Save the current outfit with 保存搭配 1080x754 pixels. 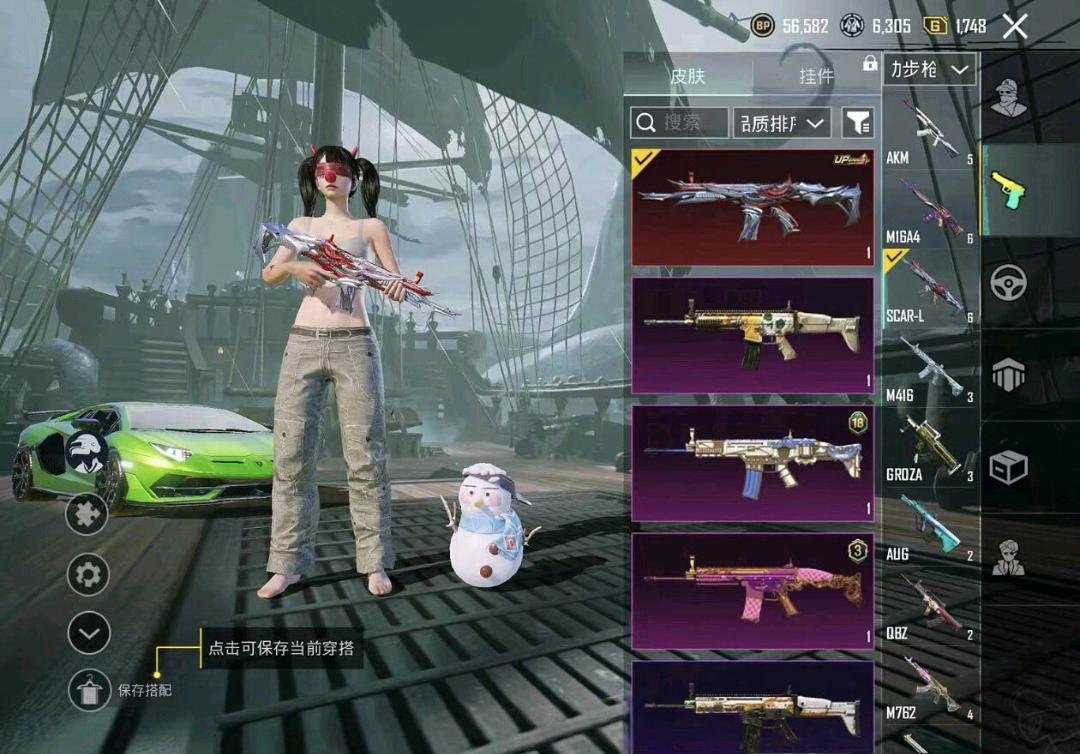coord(89,690)
